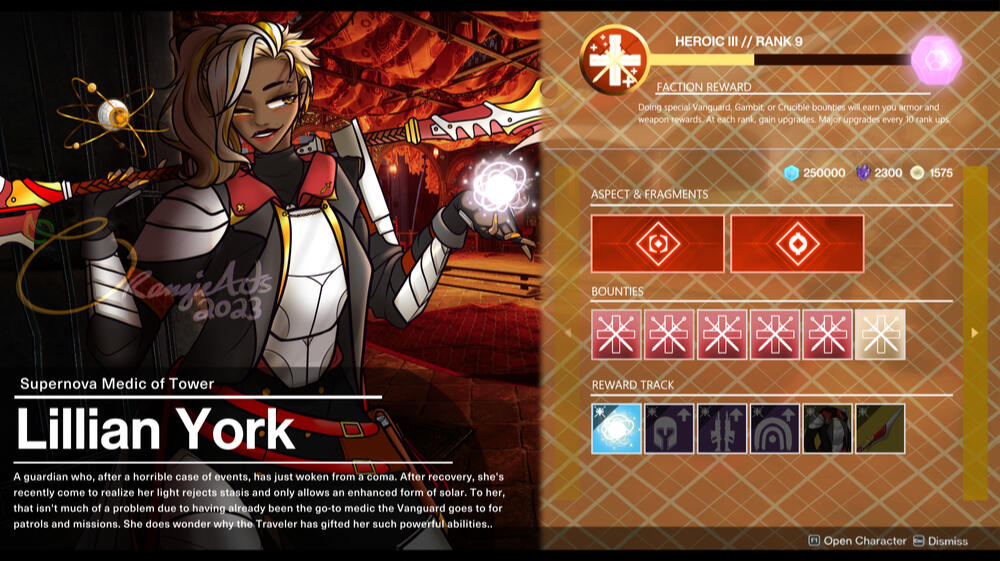Viewport: 1000px width, 561px height.
Task: Select the pink engram faction reward
Action: pyautogui.click(x=936, y=60)
